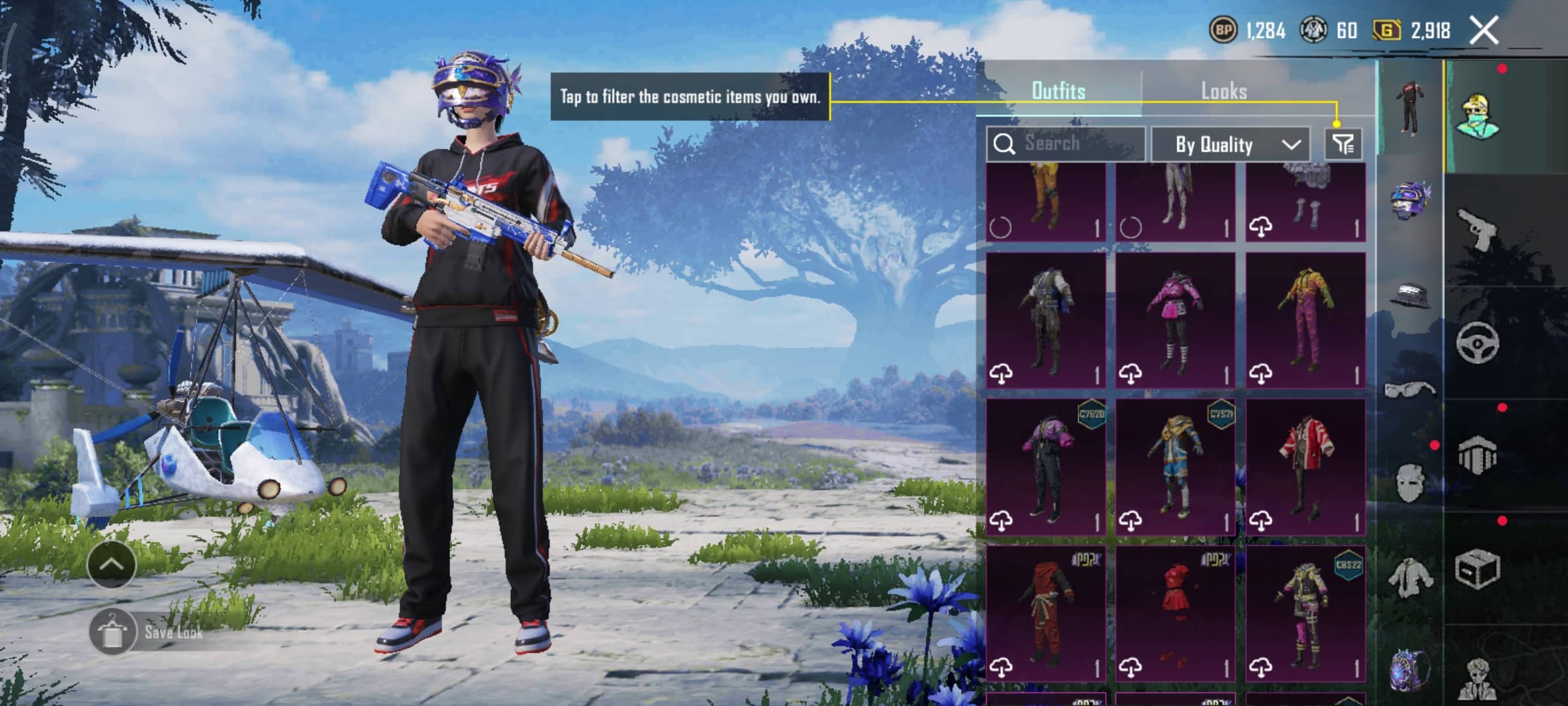Select the face mask category

pyautogui.click(x=1410, y=482)
